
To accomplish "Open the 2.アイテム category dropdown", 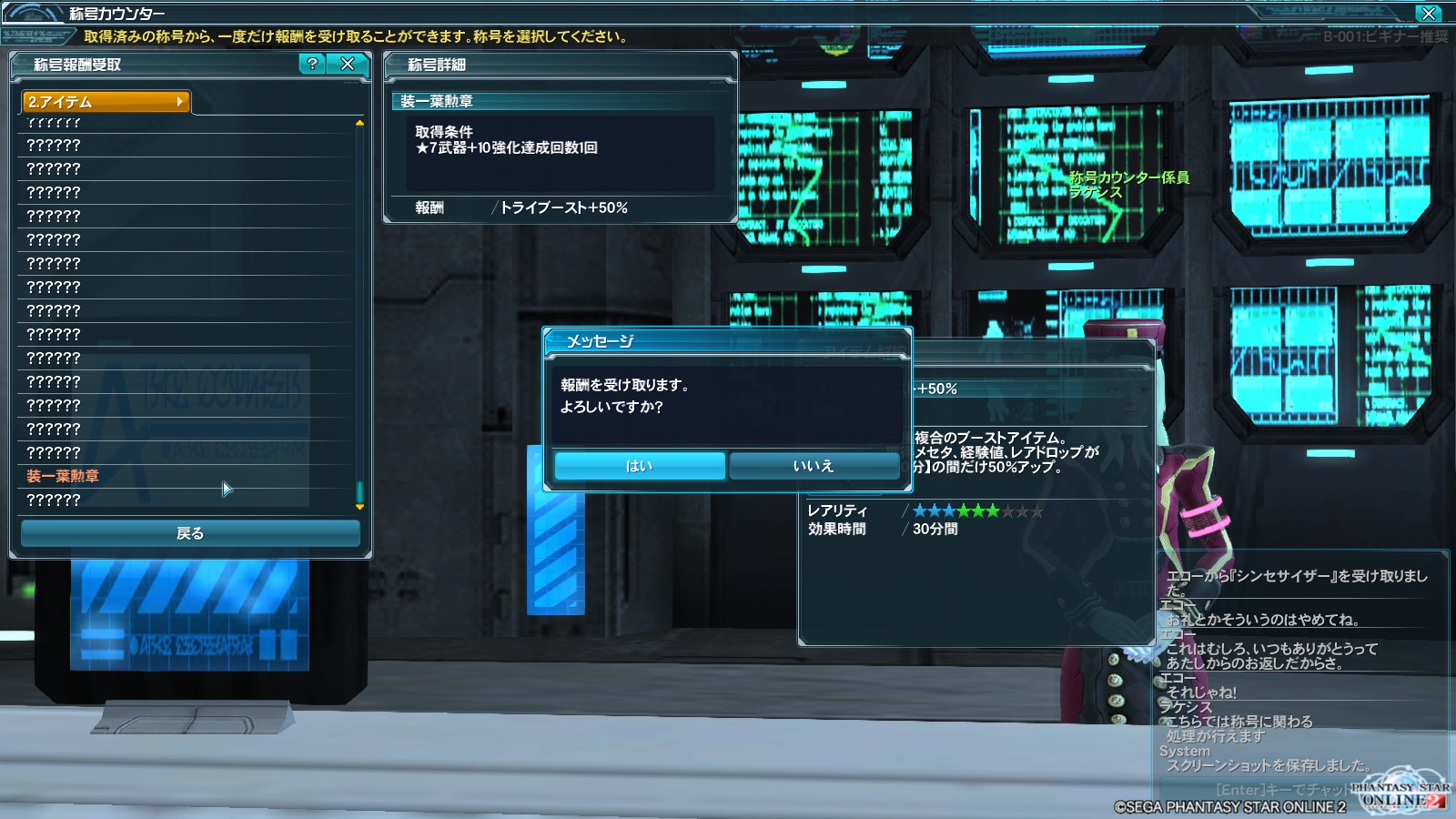I will tap(106, 102).
